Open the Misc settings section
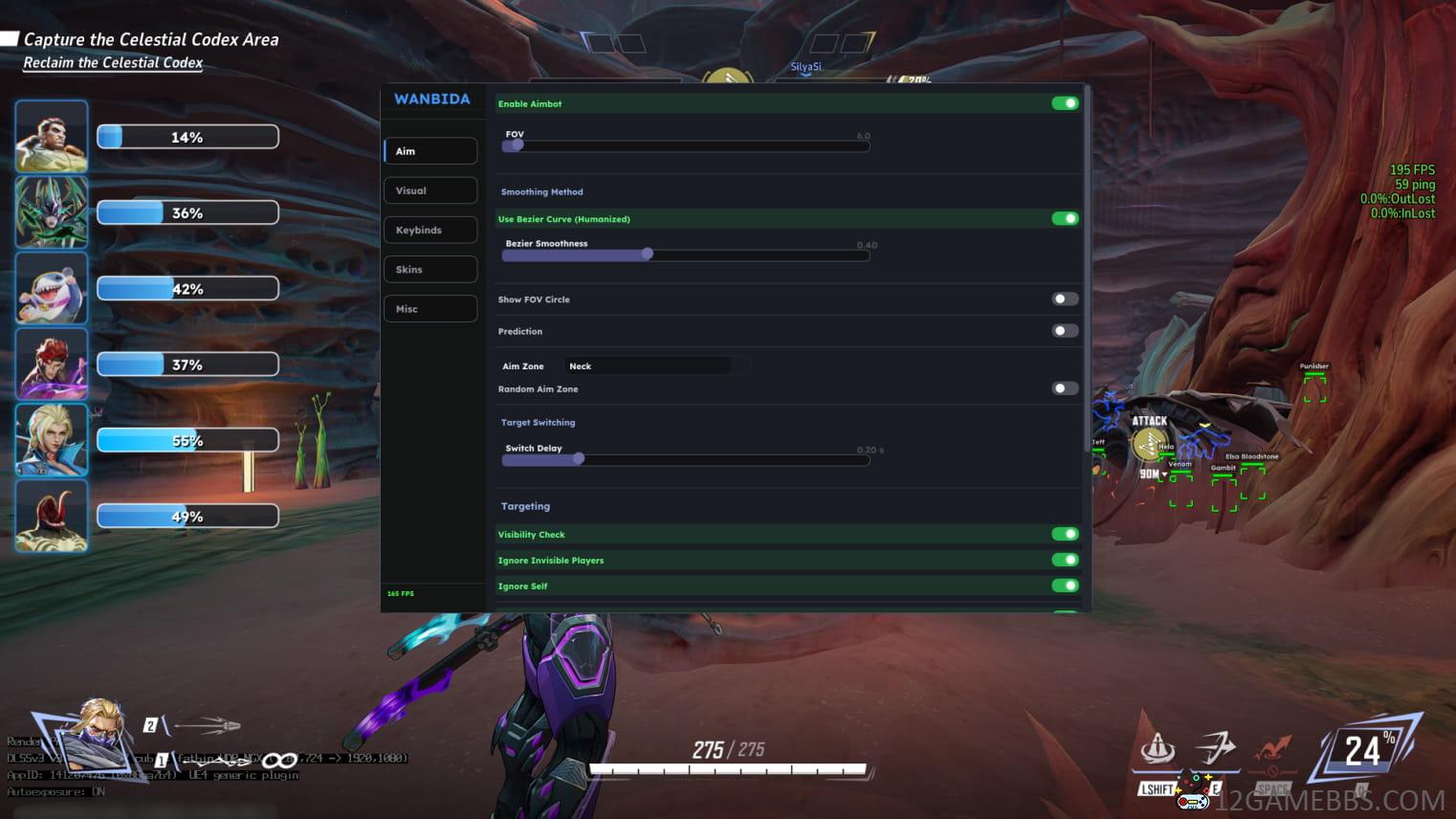This screenshot has width=1456, height=819. pyautogui.click(x=430, y=308)
